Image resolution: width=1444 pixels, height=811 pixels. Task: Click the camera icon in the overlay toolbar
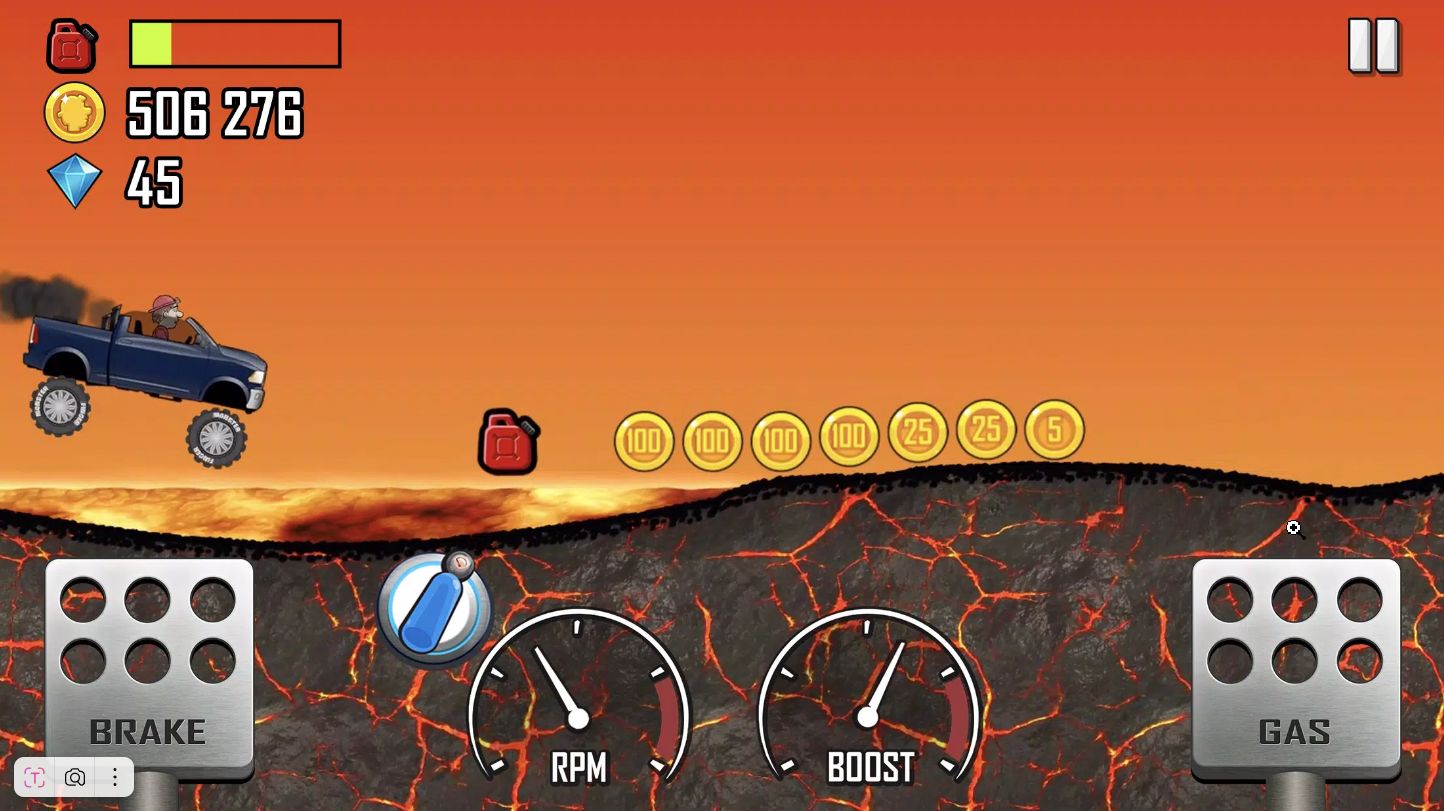[75, 777]
